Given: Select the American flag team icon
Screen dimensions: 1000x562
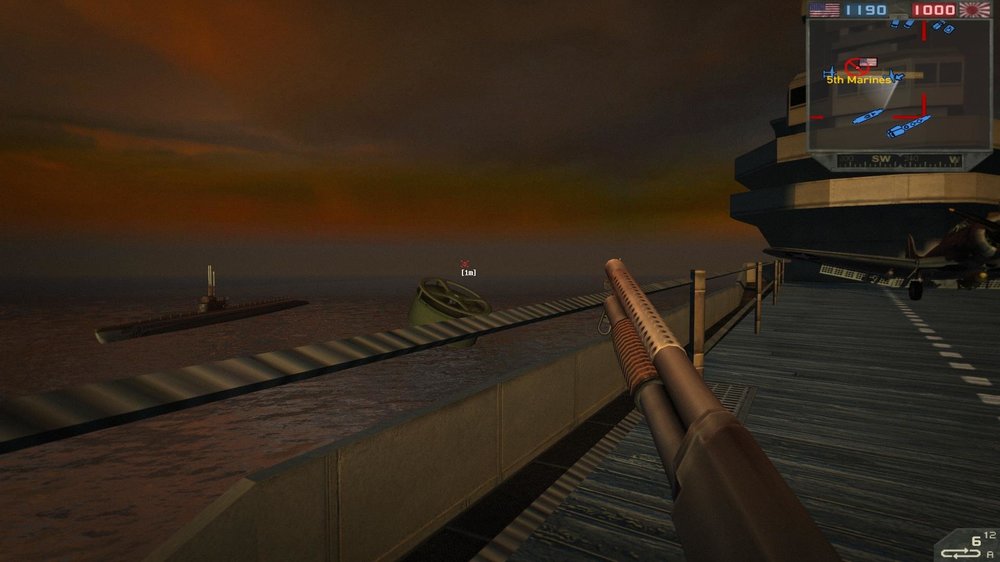Looking at the screenshot, I should click(824, 10).
